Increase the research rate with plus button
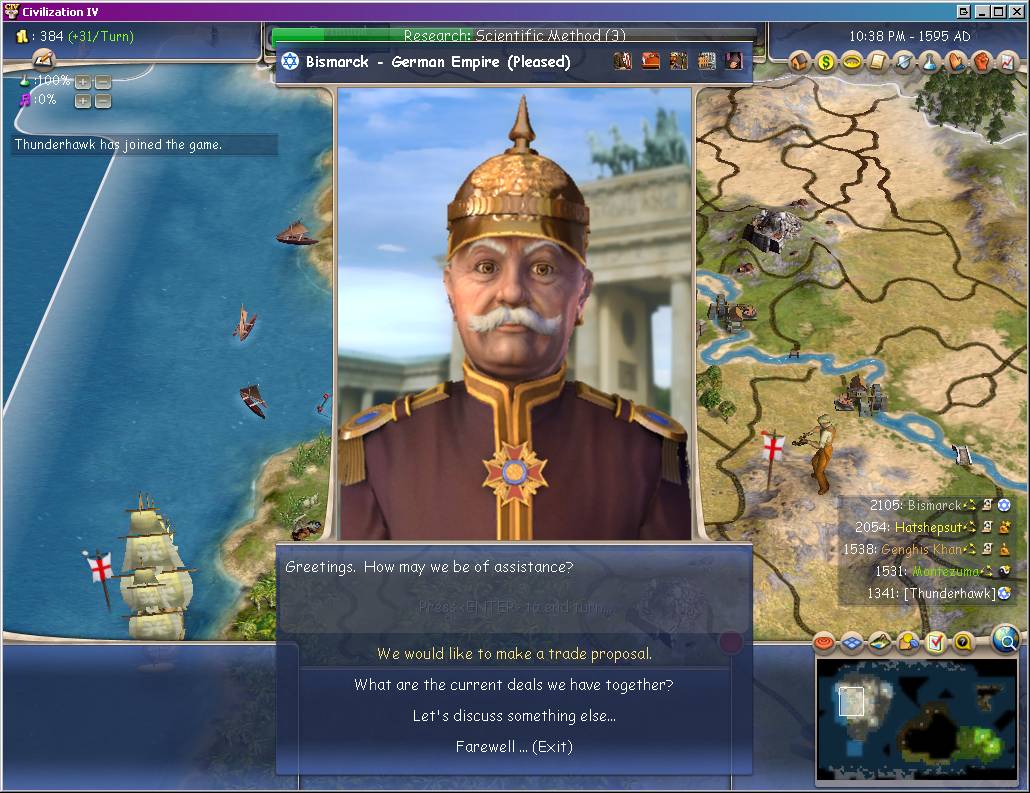This screenshot has height=793, width=1030. [x=83, y=81]
